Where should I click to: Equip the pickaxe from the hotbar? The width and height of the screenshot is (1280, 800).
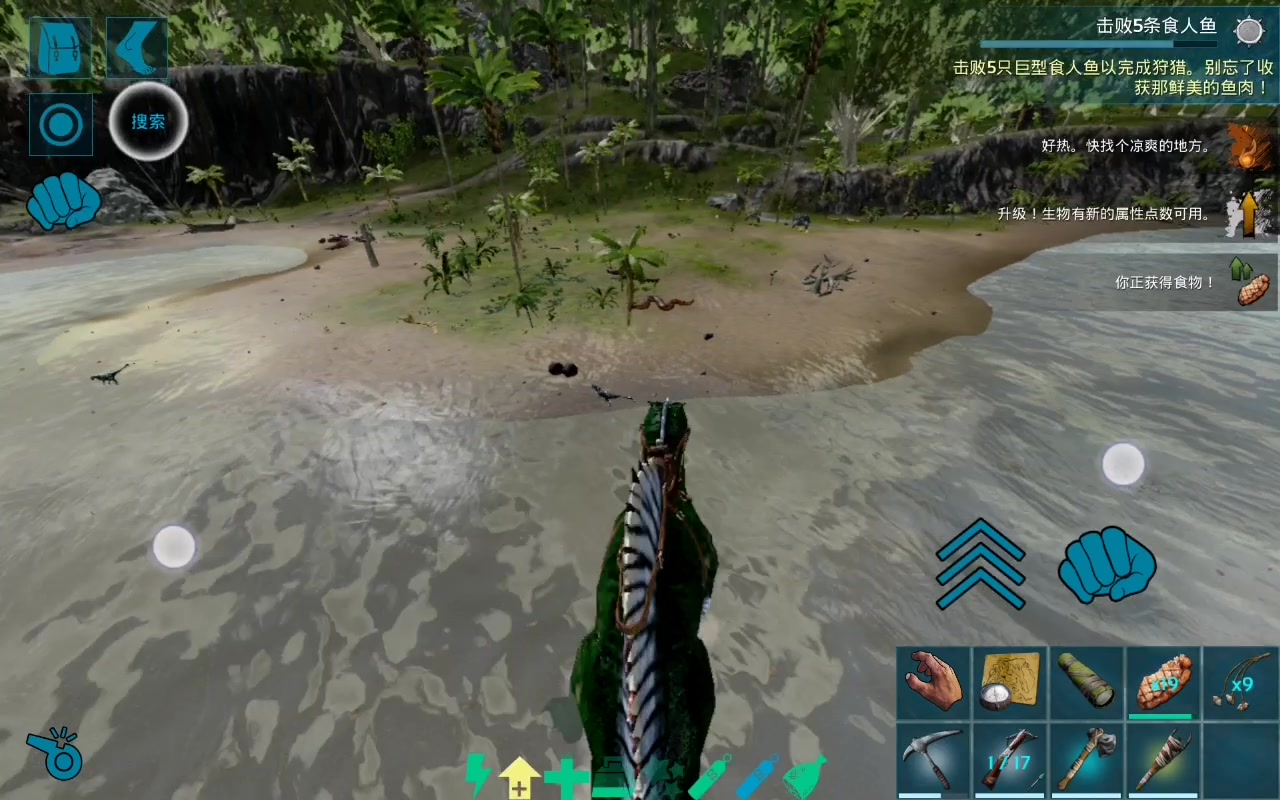pos(934,760)
